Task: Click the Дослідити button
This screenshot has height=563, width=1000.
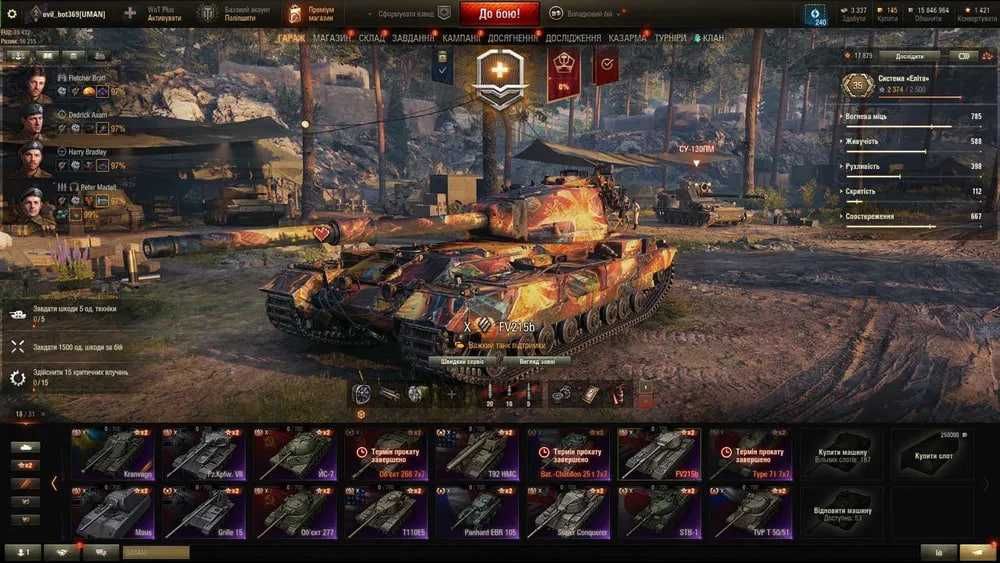Action: [x=909, y=56]
